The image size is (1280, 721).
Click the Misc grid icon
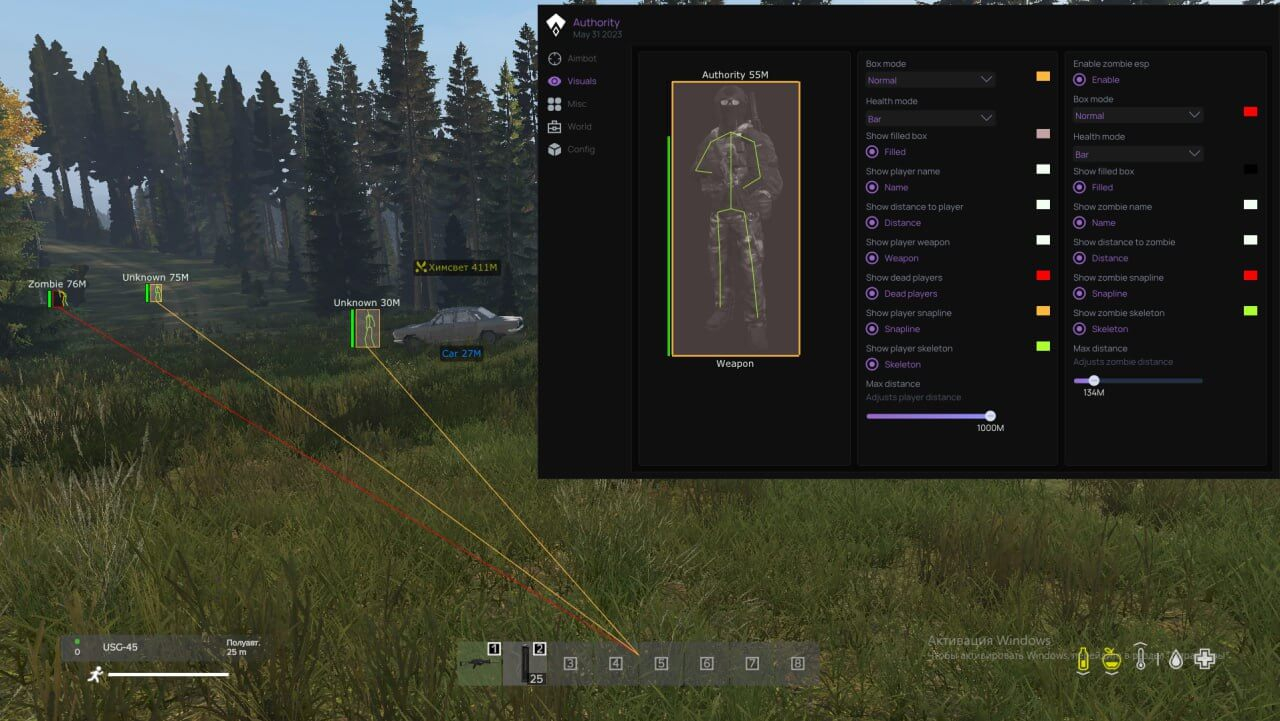coord(555,103)
